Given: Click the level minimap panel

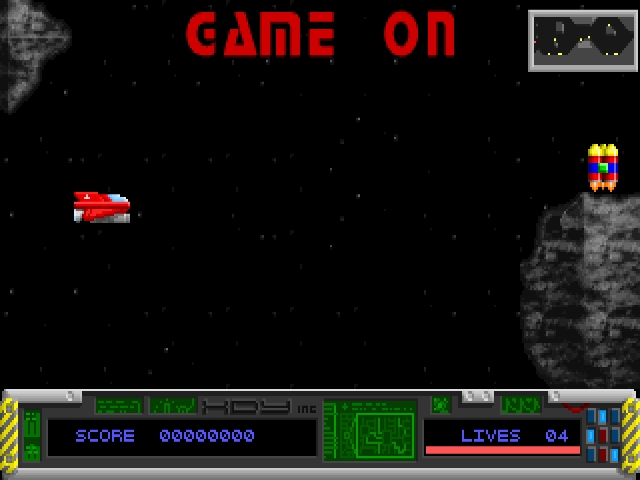Looking at the screenshot, I should (581, 40).
